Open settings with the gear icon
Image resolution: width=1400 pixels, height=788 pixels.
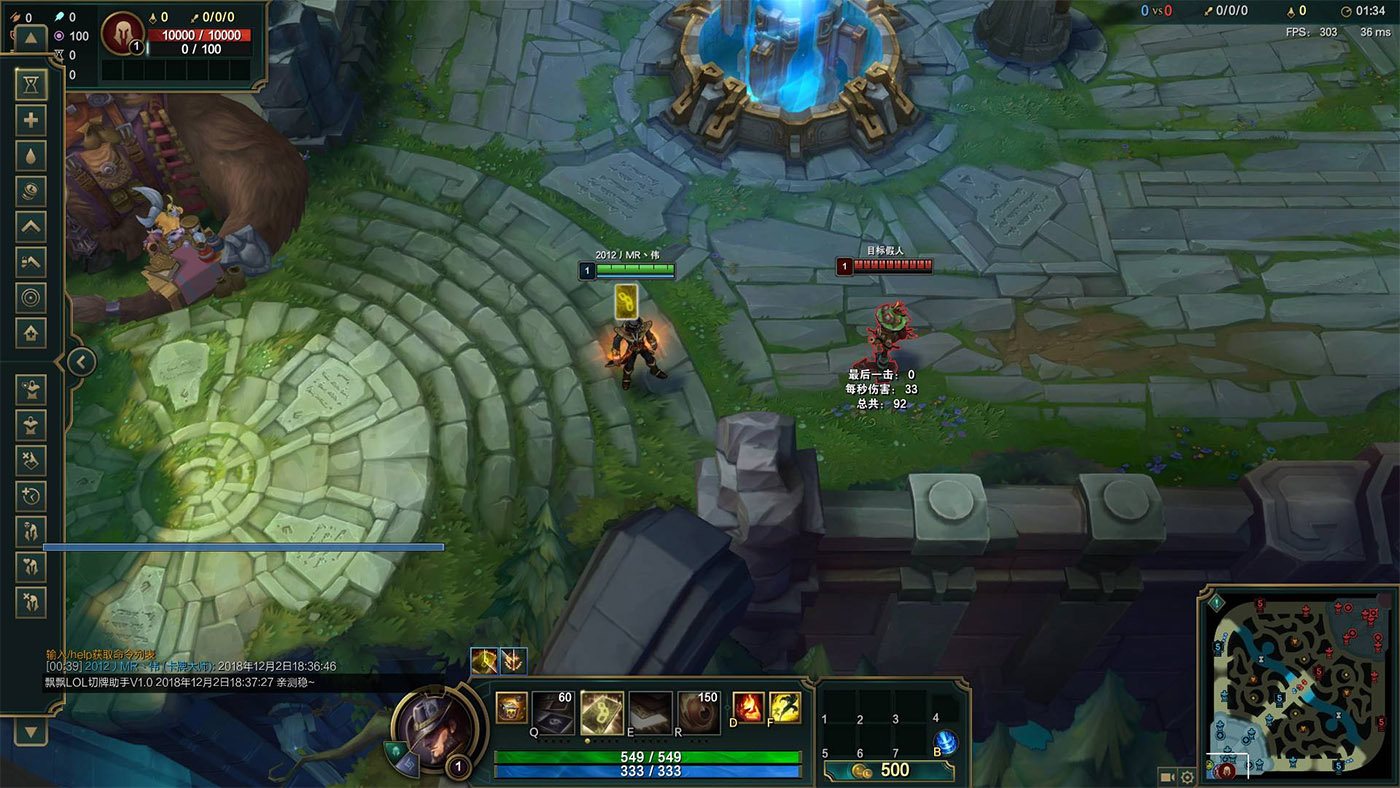pos(1187,777)
